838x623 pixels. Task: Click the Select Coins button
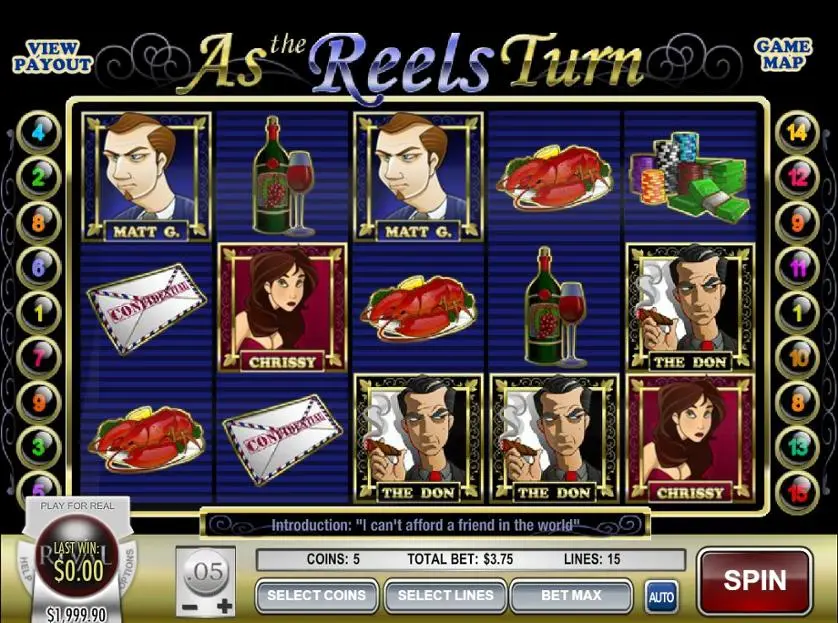coord(316,596)
